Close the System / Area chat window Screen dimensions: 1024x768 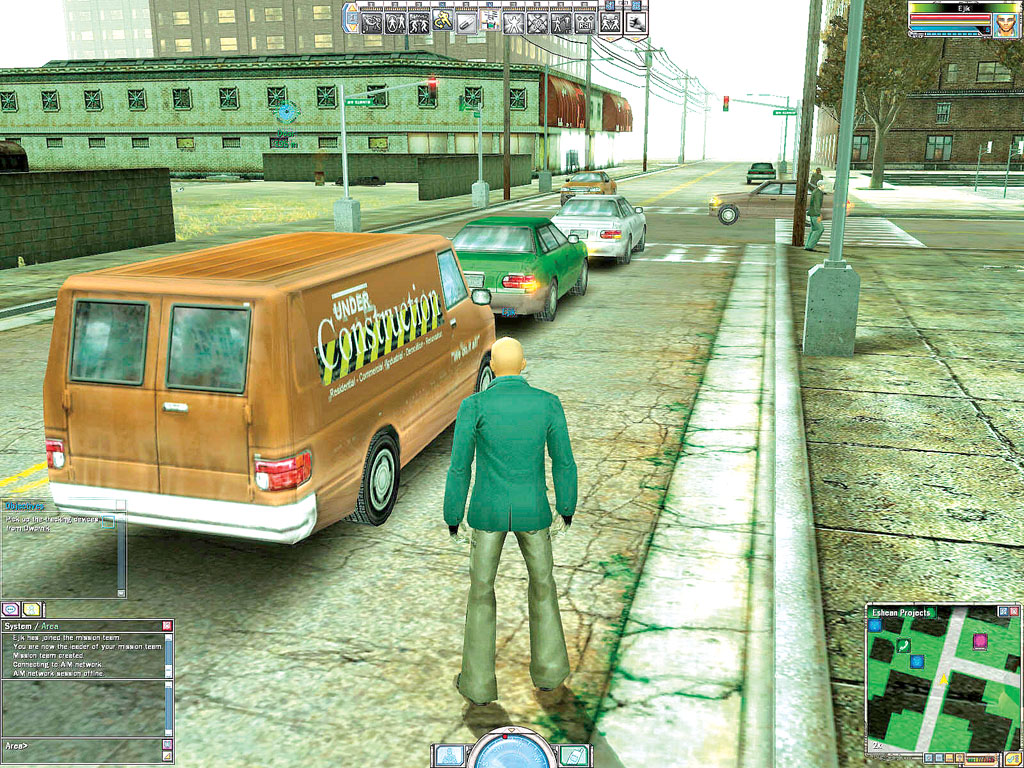167,626
